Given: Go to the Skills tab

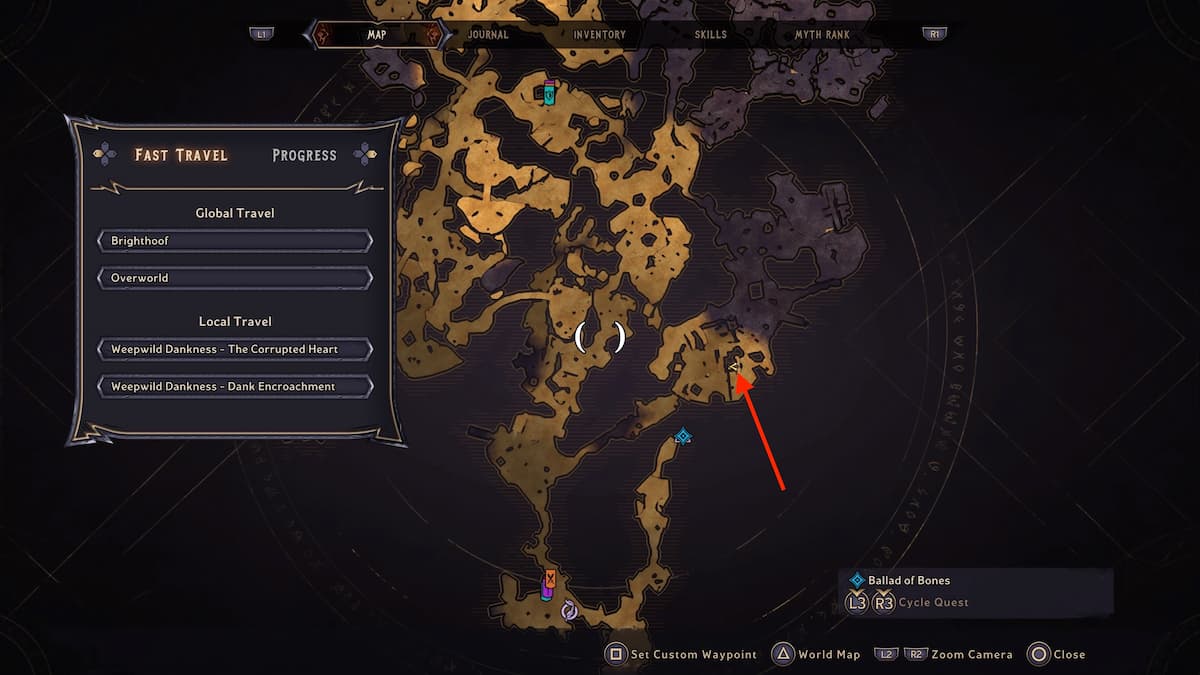Looking at the screenshot, I should [711, 34].
